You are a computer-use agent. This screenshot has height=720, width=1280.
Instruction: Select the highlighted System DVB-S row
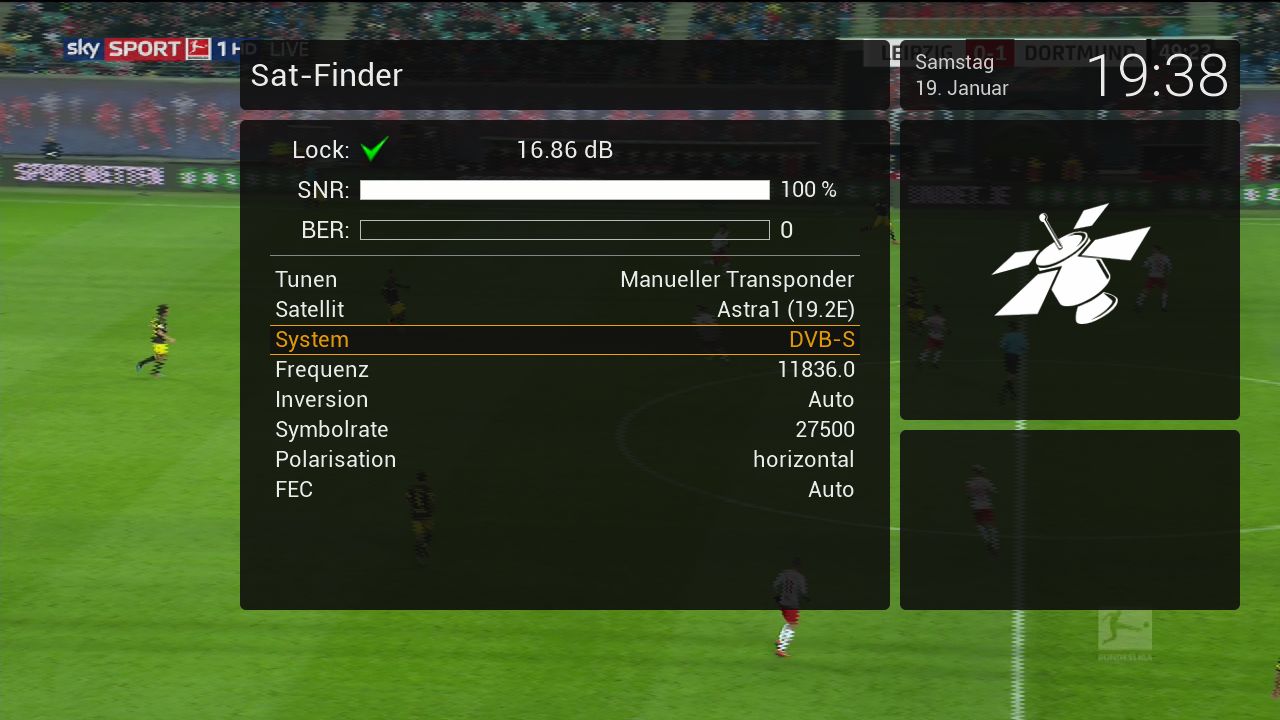pos(564,340)
